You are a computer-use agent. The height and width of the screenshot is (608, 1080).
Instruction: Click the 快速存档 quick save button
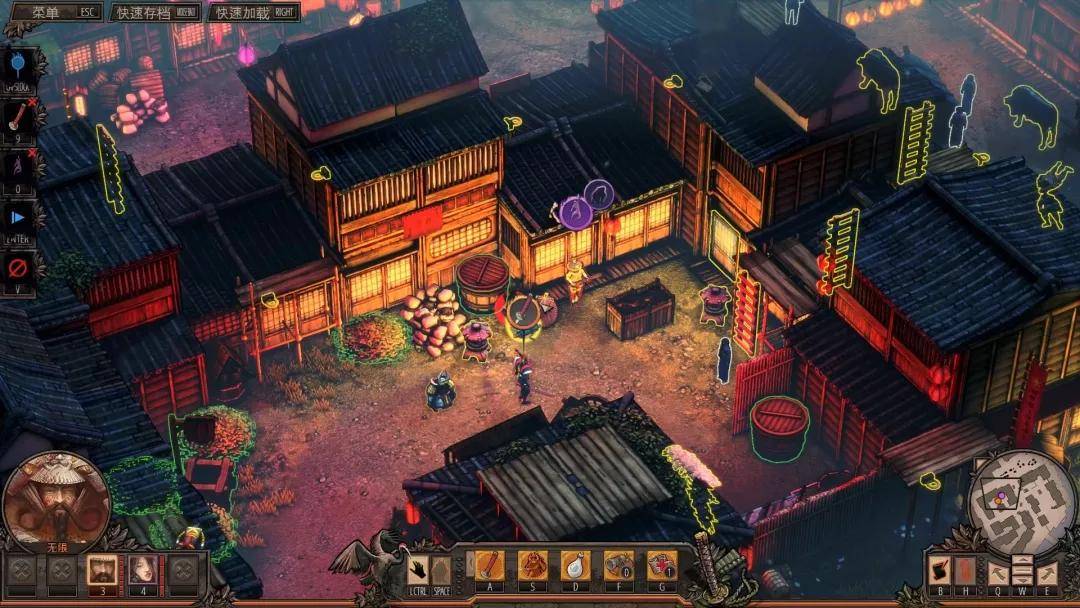click(x=153, y=13)
